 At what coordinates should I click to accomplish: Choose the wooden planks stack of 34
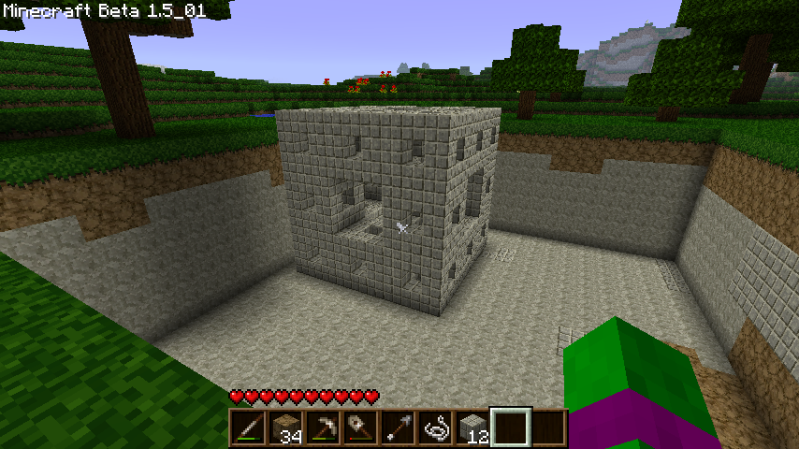[x=285, y=427]
